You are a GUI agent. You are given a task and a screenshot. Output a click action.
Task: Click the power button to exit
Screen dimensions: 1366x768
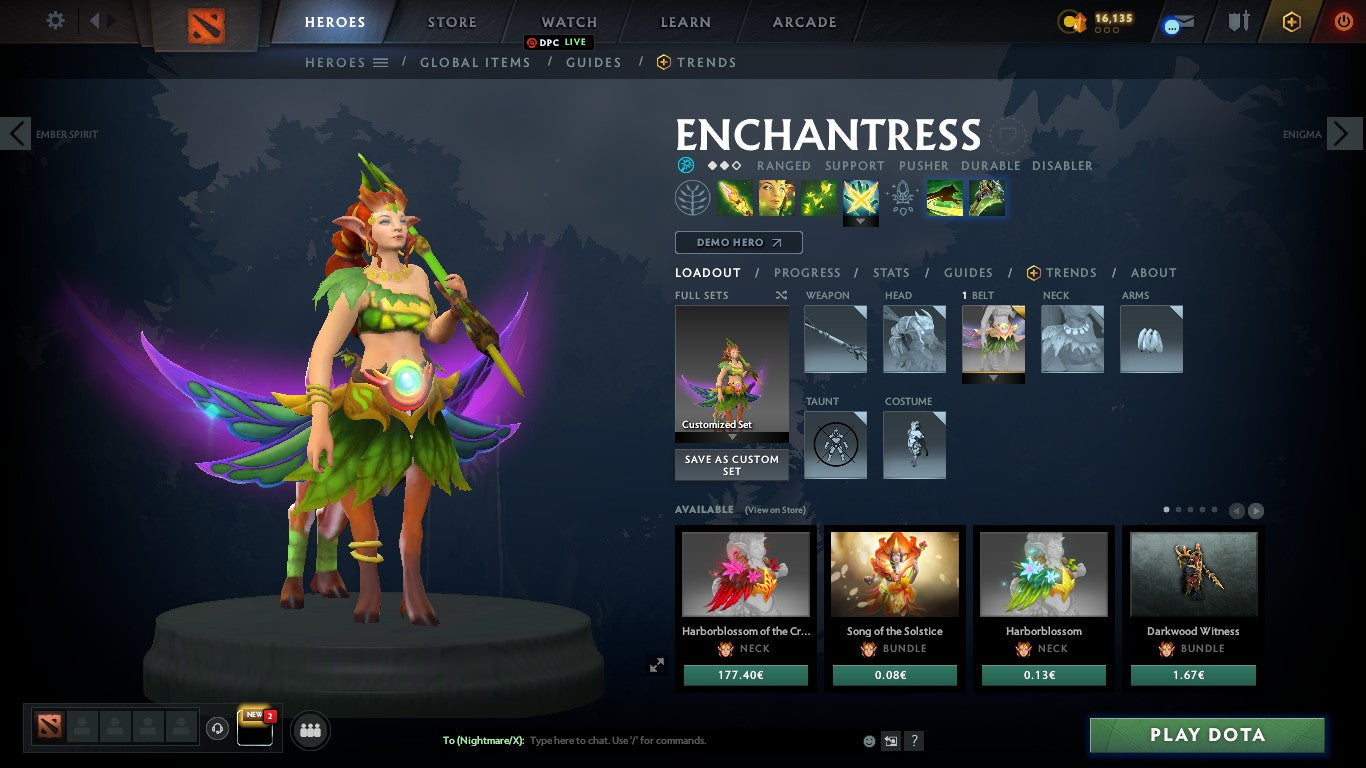pyautogui.click(x=1343, y=21)
